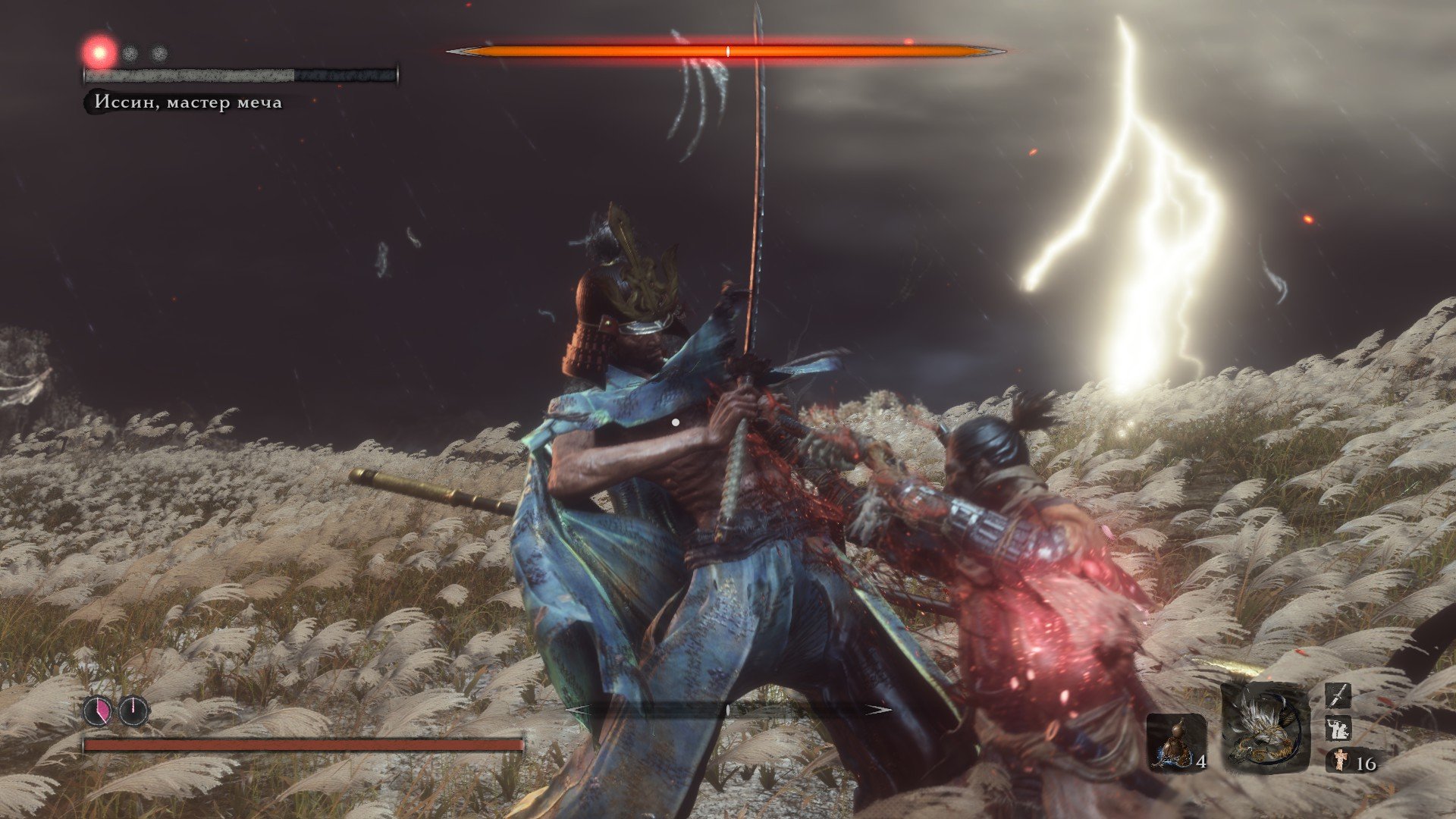Click the partly pink resurrection node
1456x819 pixels.
[x=98, y=711]
